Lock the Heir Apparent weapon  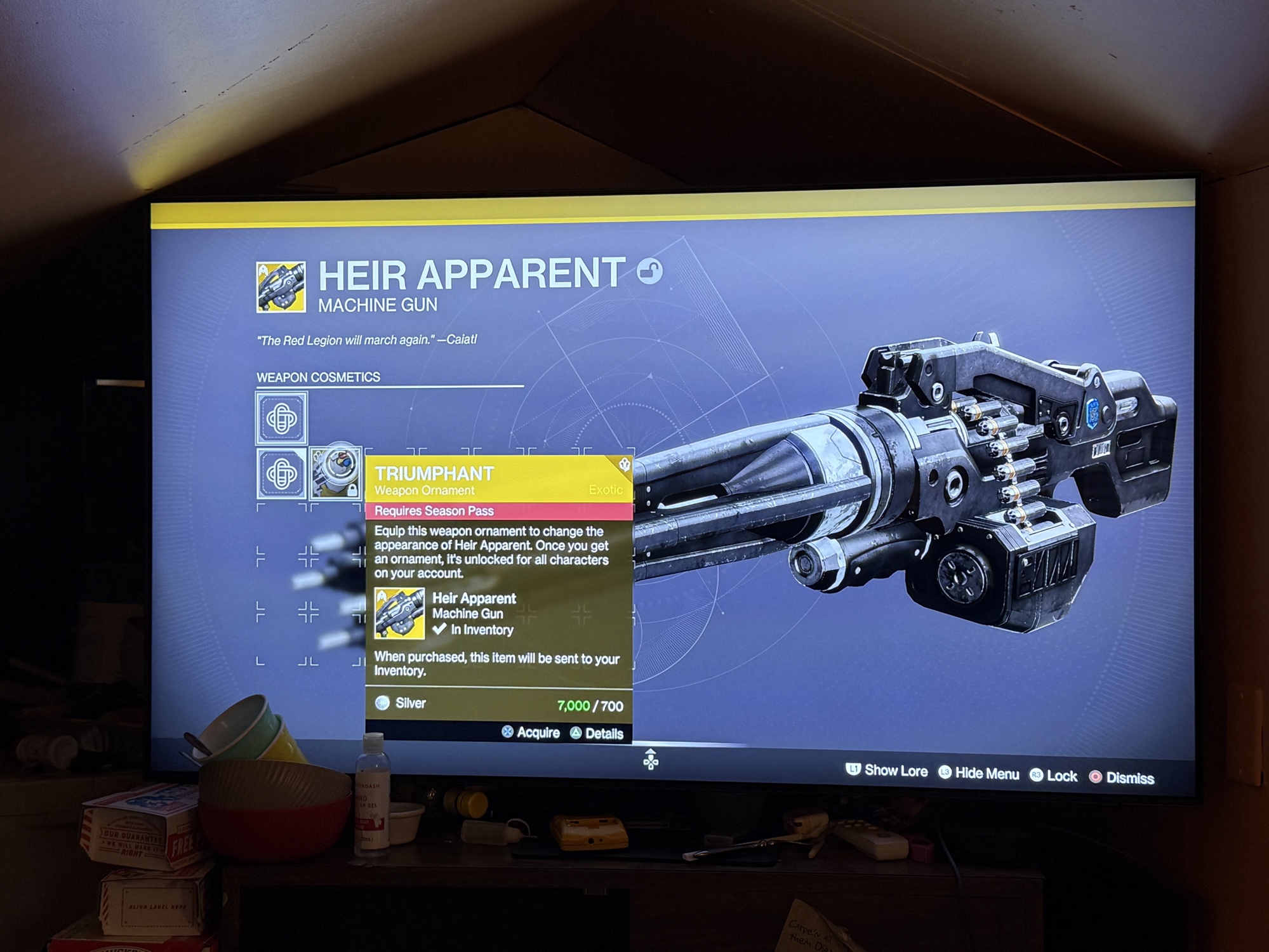click(x=1054, y=776)
